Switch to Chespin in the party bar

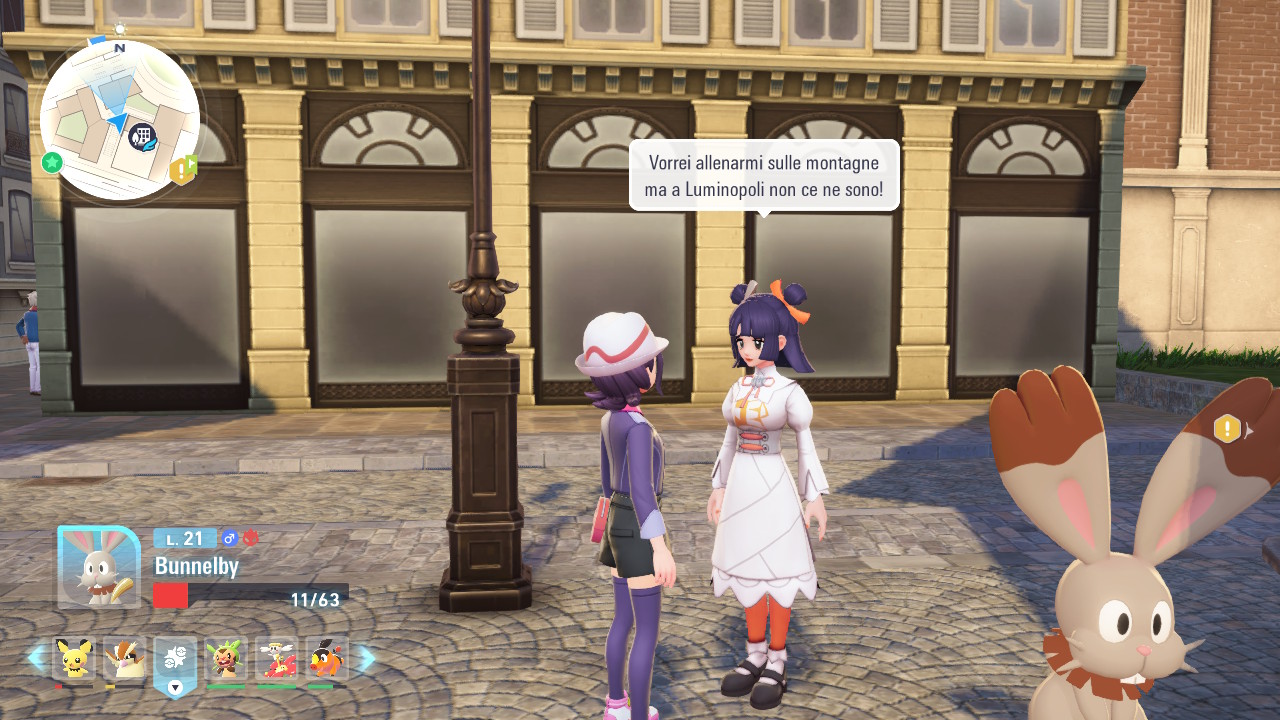click(x=226, y=658)
